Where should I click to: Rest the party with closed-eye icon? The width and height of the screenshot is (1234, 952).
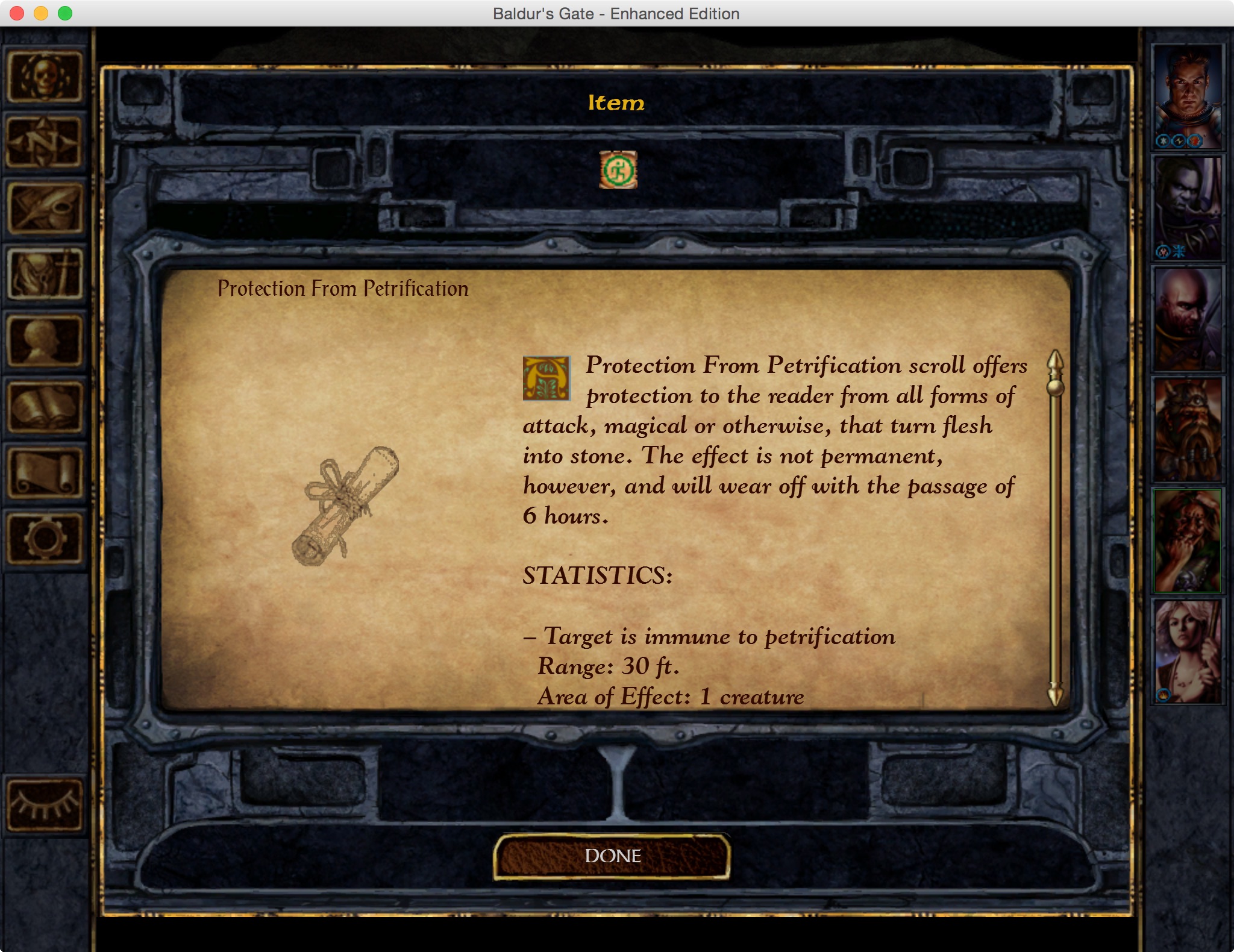click(45, 805)
